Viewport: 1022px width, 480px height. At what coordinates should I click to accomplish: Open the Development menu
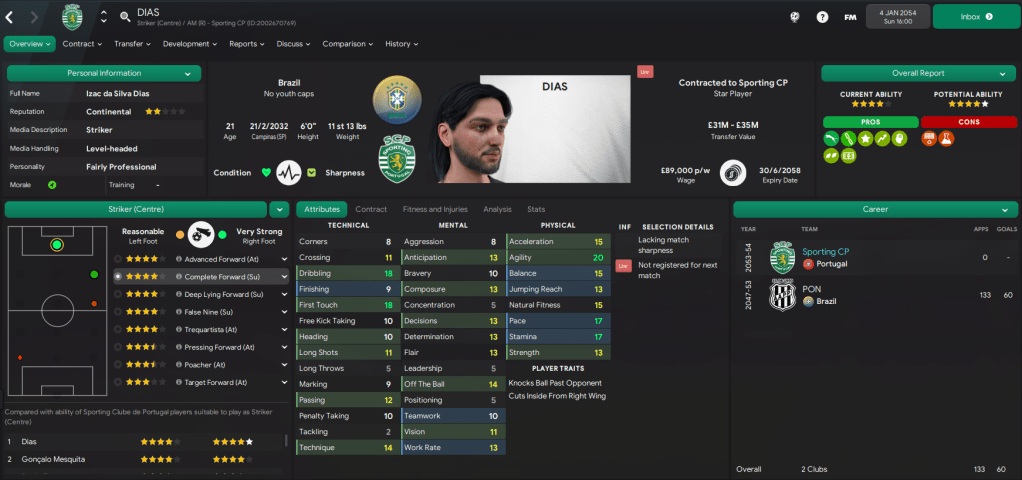(190, 44)
